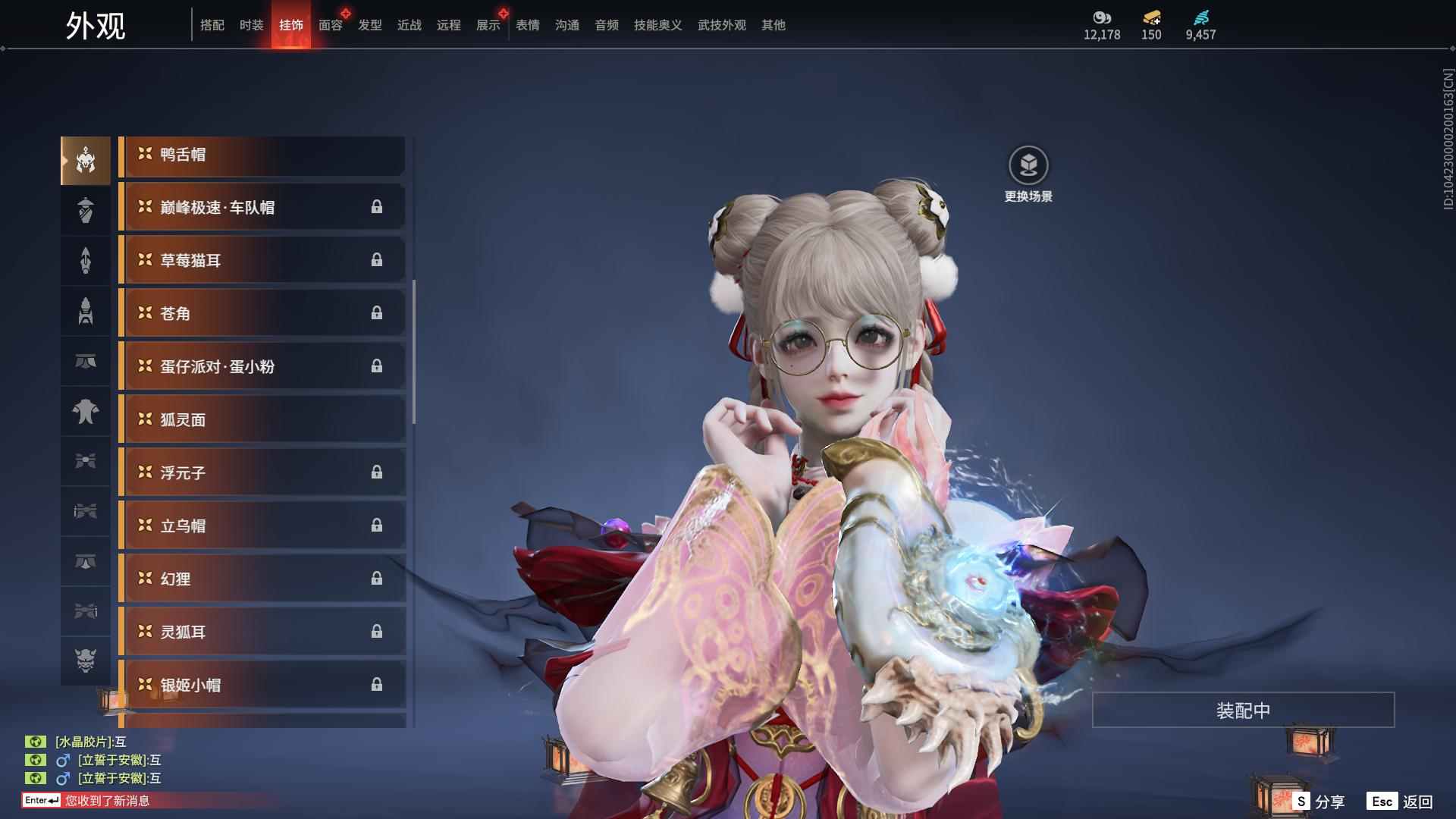Choose the 鸭舌帽 accessory
The image size is (1456, 819).
[x=262, y=155]
